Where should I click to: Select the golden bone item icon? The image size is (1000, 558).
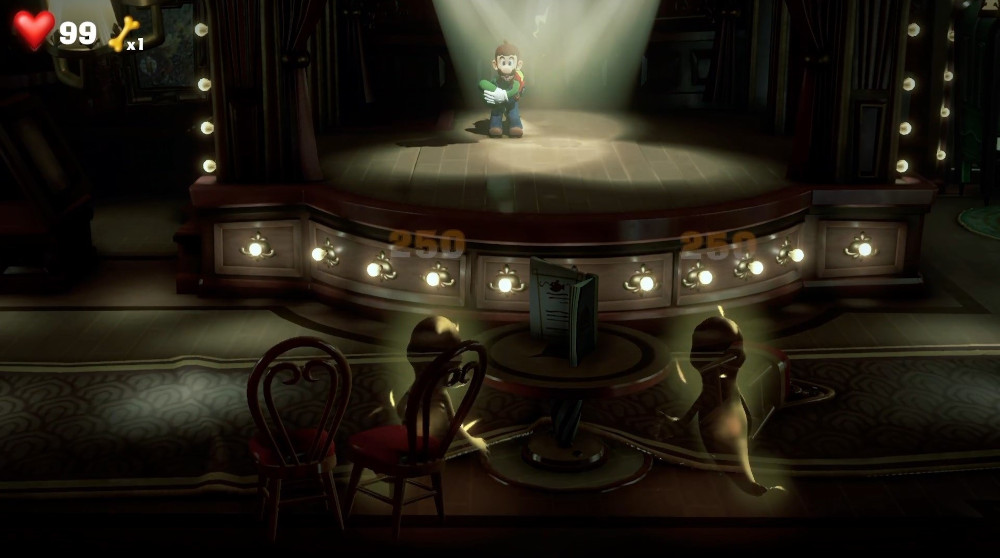coord(122,34)
